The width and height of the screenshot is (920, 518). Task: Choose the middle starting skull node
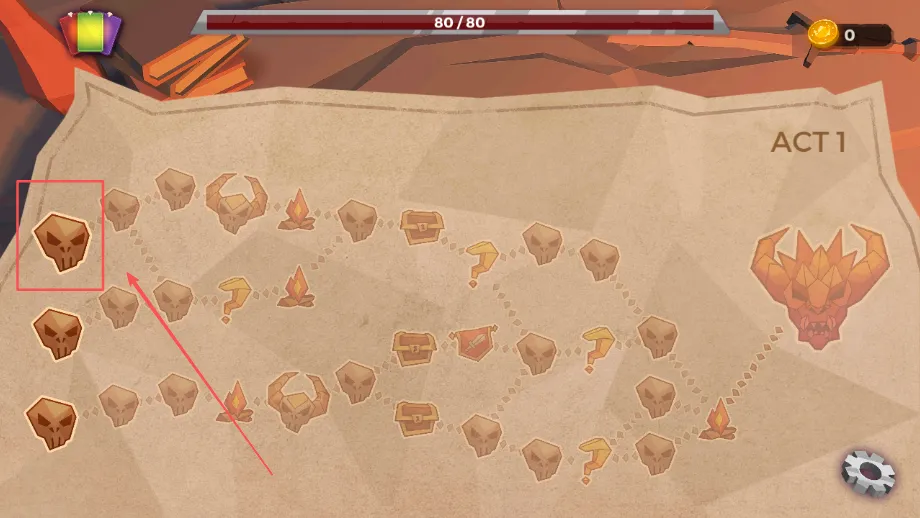[x=56, y=333]
